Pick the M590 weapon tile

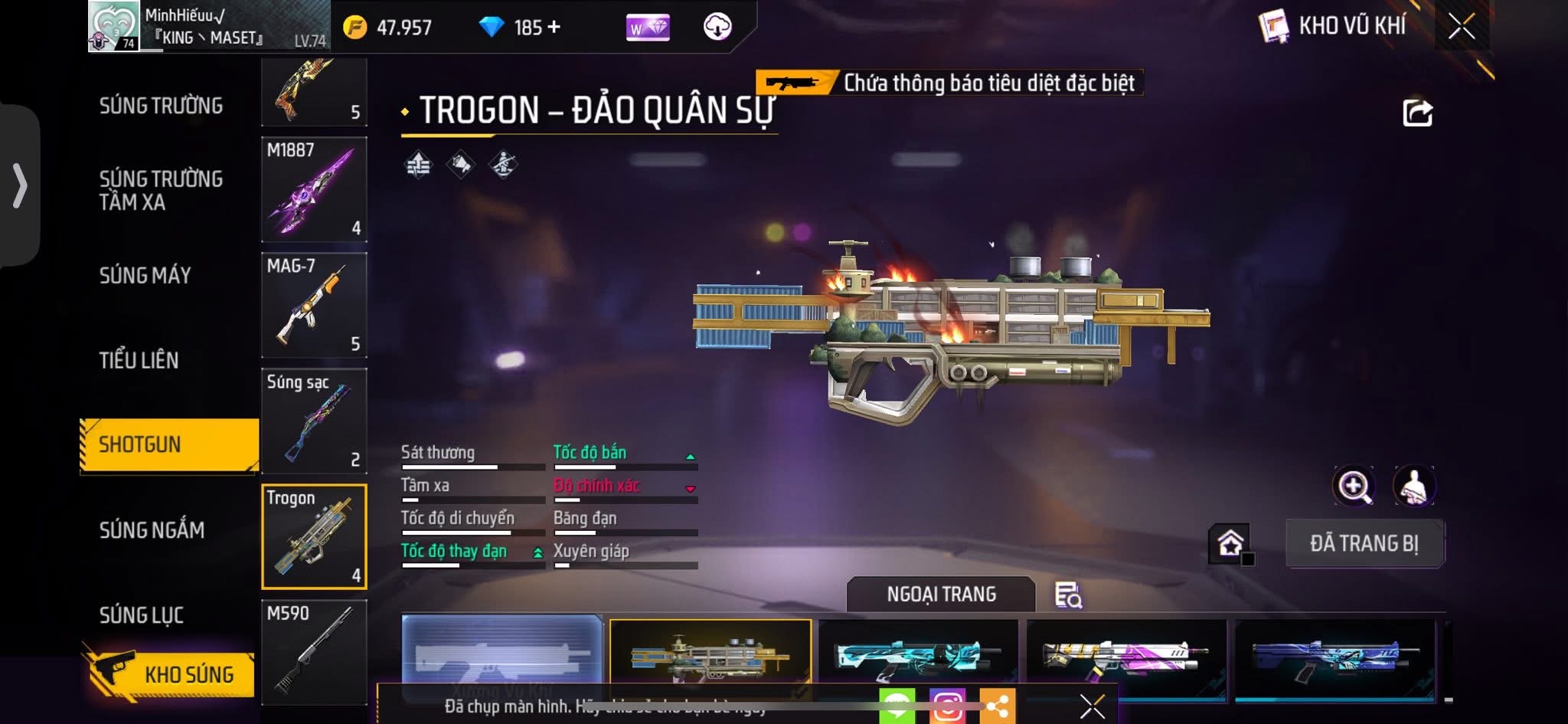coord(314,652)
